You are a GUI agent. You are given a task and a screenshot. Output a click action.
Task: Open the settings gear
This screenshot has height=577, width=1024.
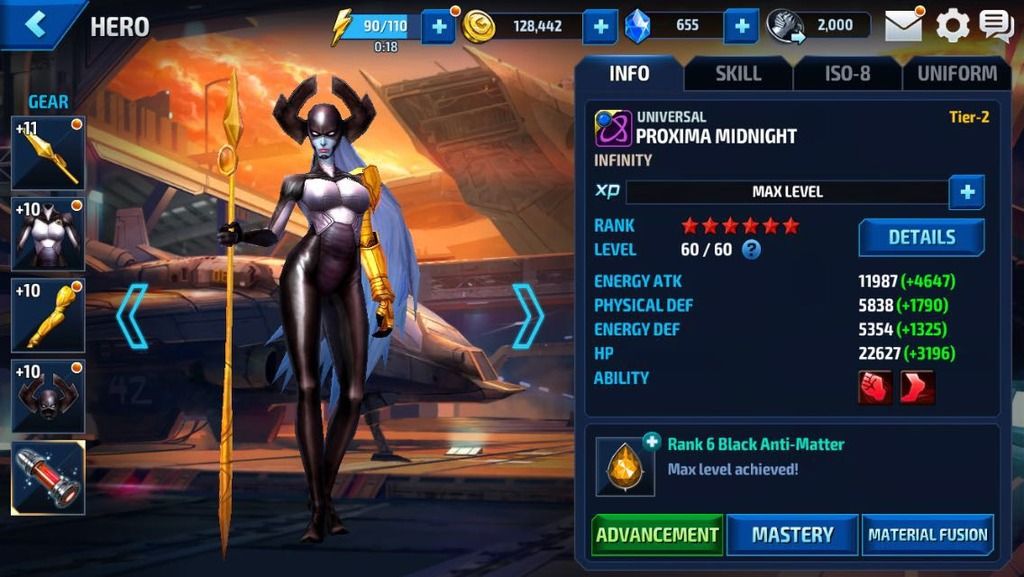952,26
